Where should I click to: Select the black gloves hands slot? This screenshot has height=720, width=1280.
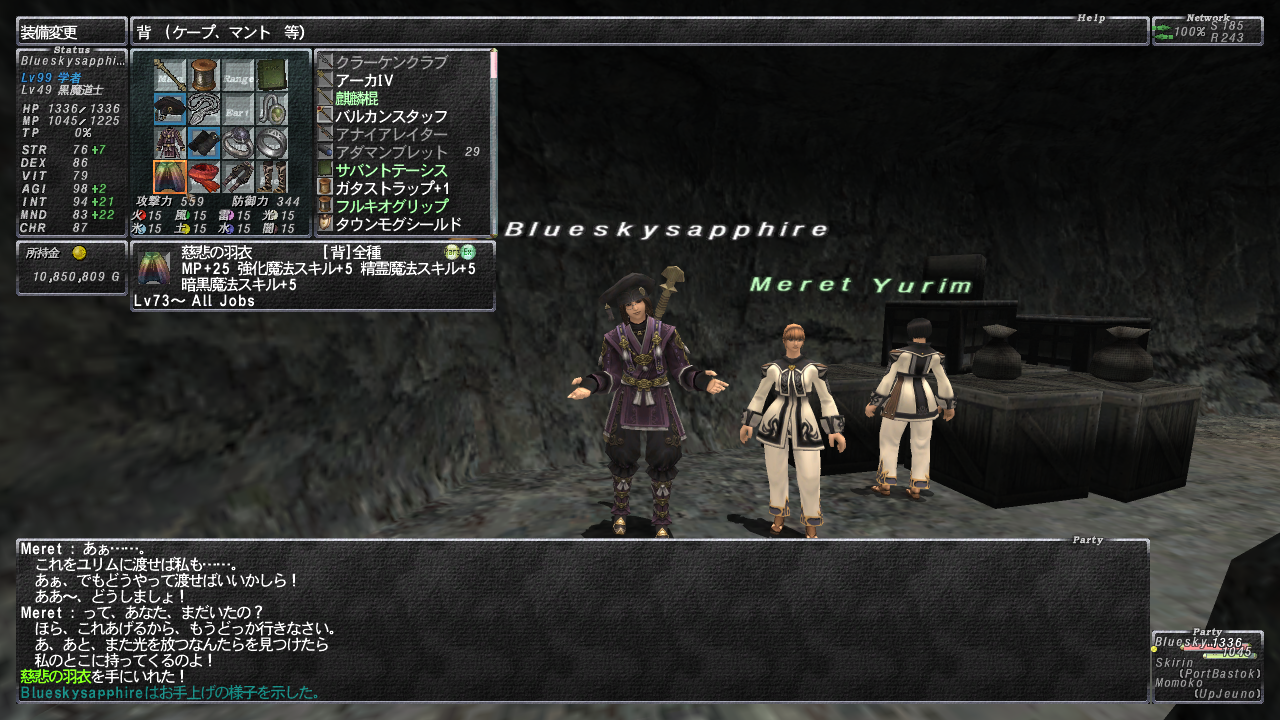coord(204,143)
